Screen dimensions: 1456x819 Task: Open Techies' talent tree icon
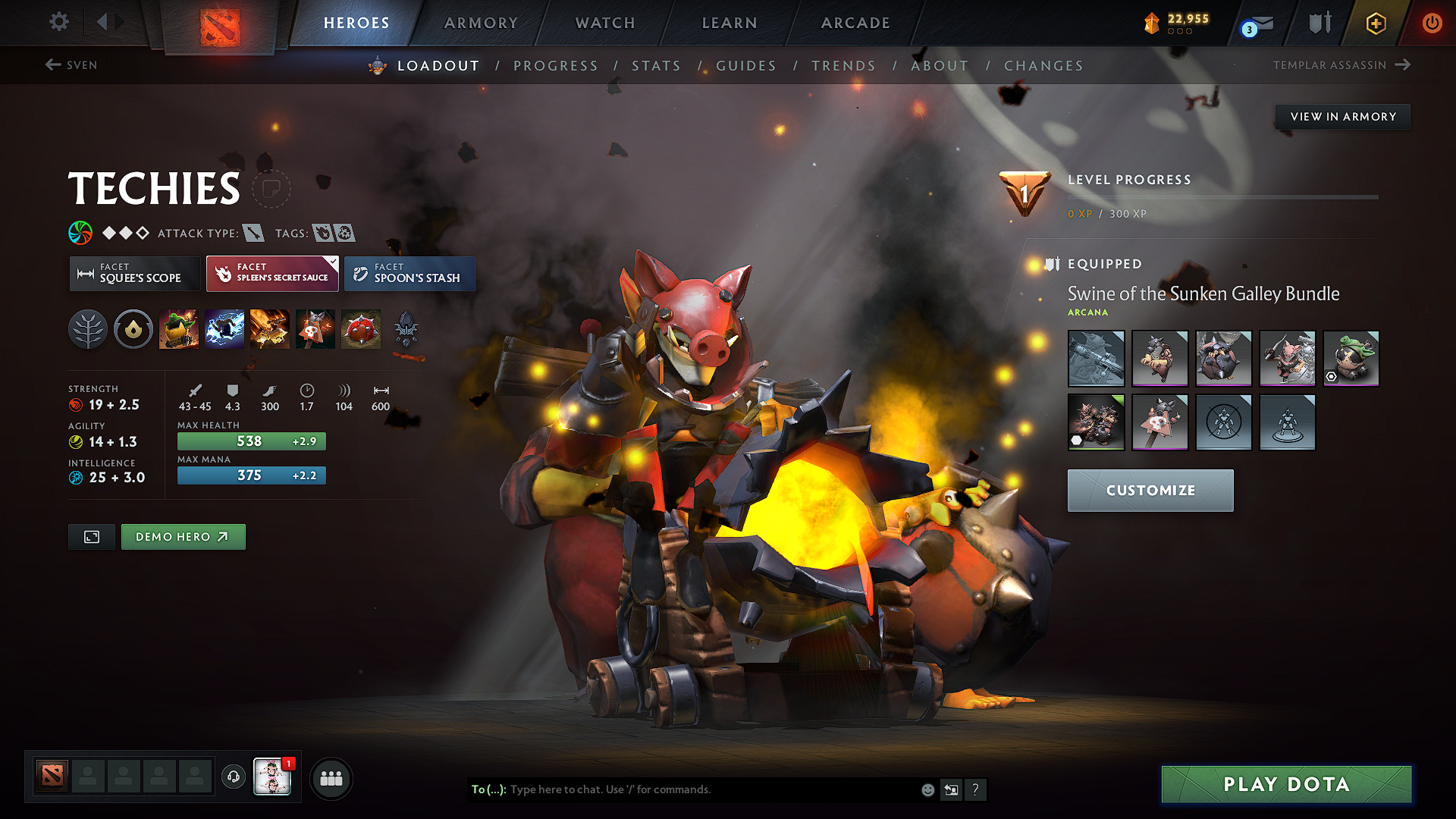tap(88, 328)
